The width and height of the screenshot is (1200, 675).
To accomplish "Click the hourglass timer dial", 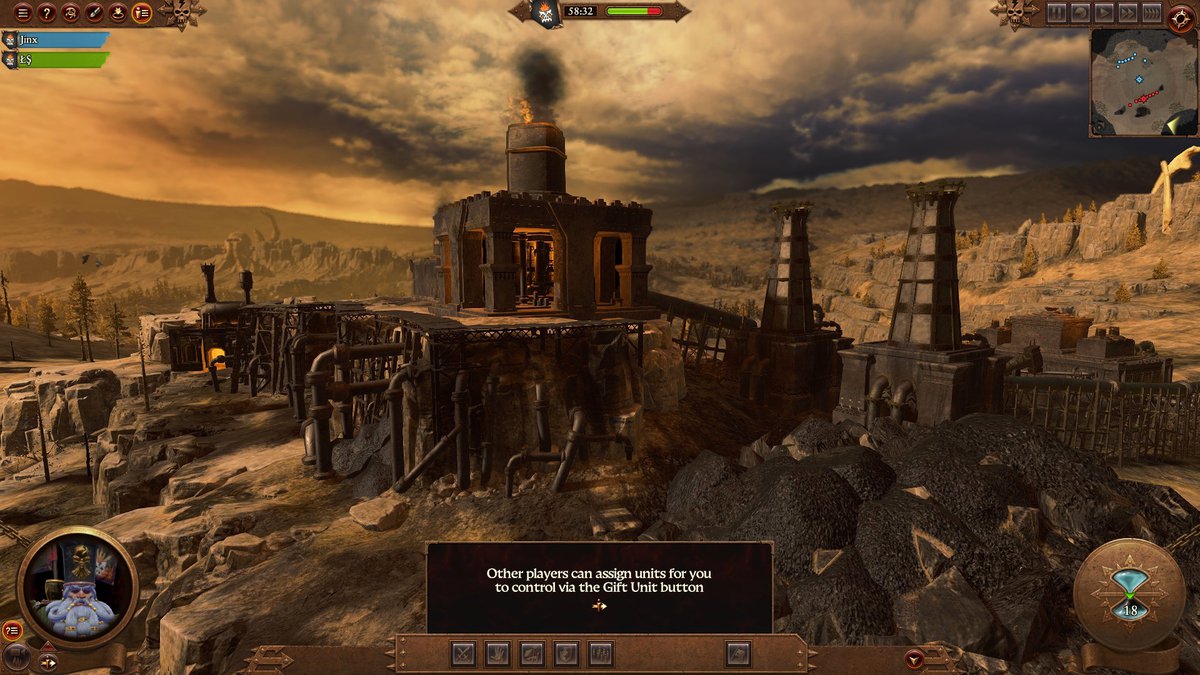I will click(x=1129, y=595).
